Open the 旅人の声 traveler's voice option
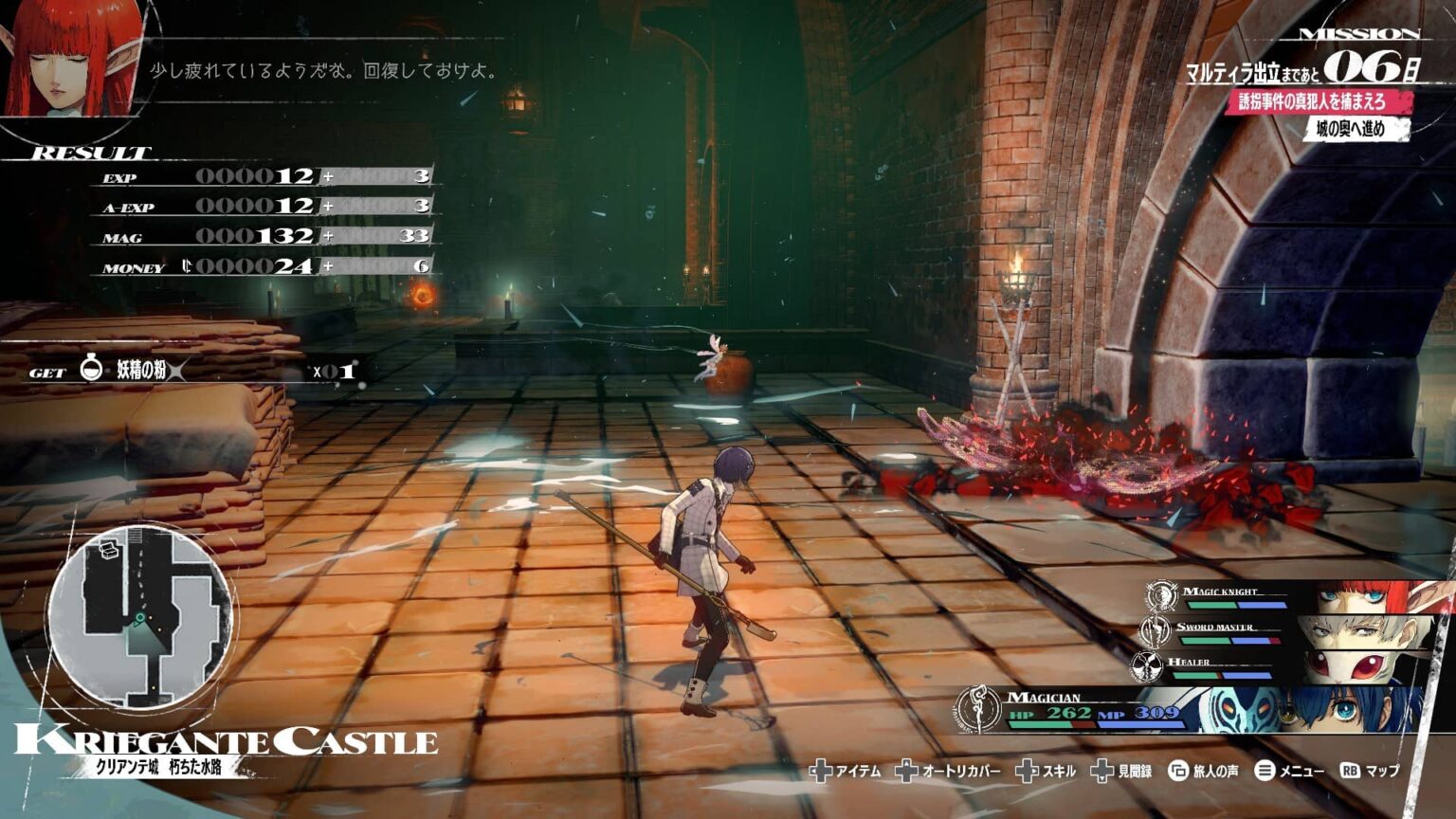Image resolution: width=1456 pixels, height=819 pixels. [x=1204, y=772]
